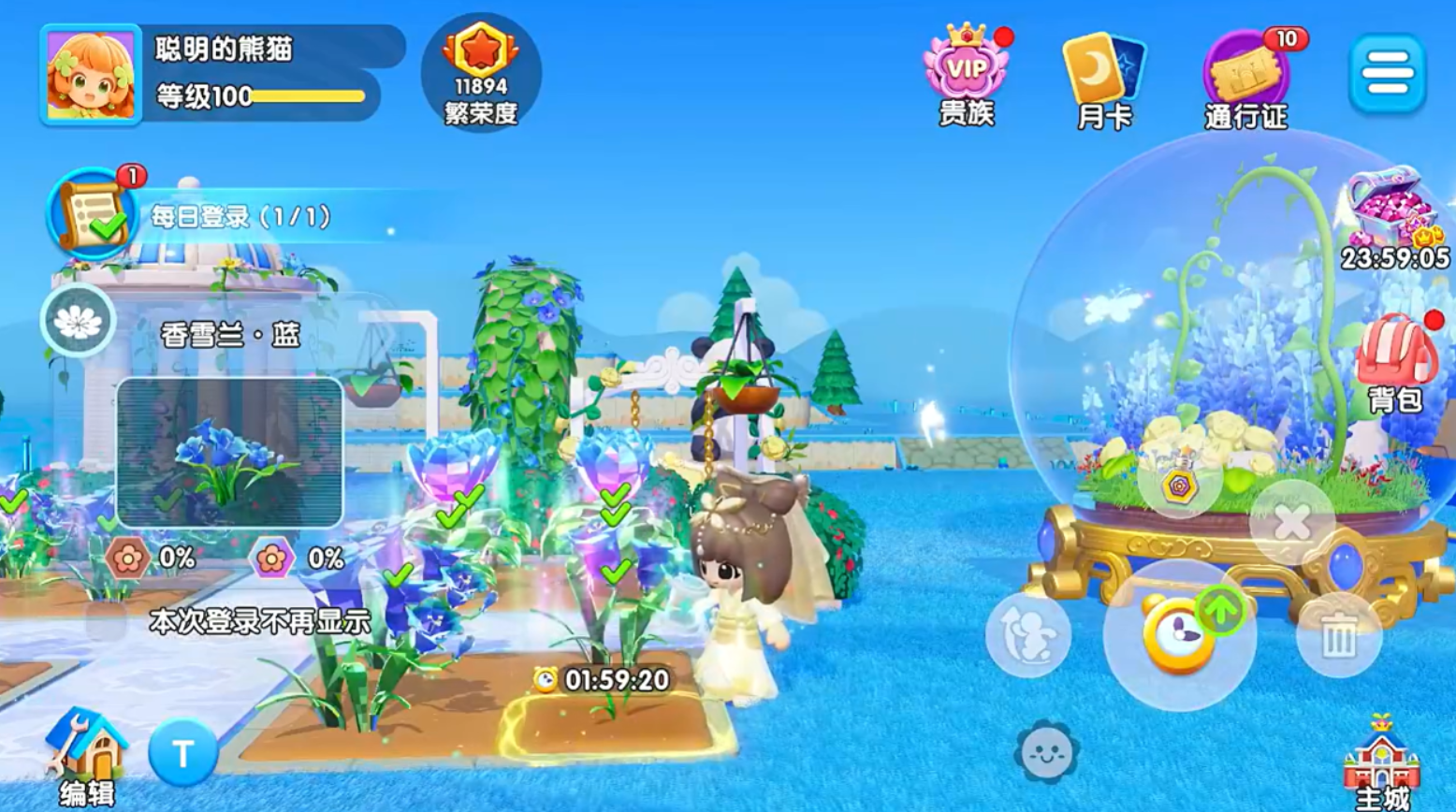Viewport: 1456px width, 812px height.
Task: Select the character flip icon beside the clock
Action: (1029, 636)
